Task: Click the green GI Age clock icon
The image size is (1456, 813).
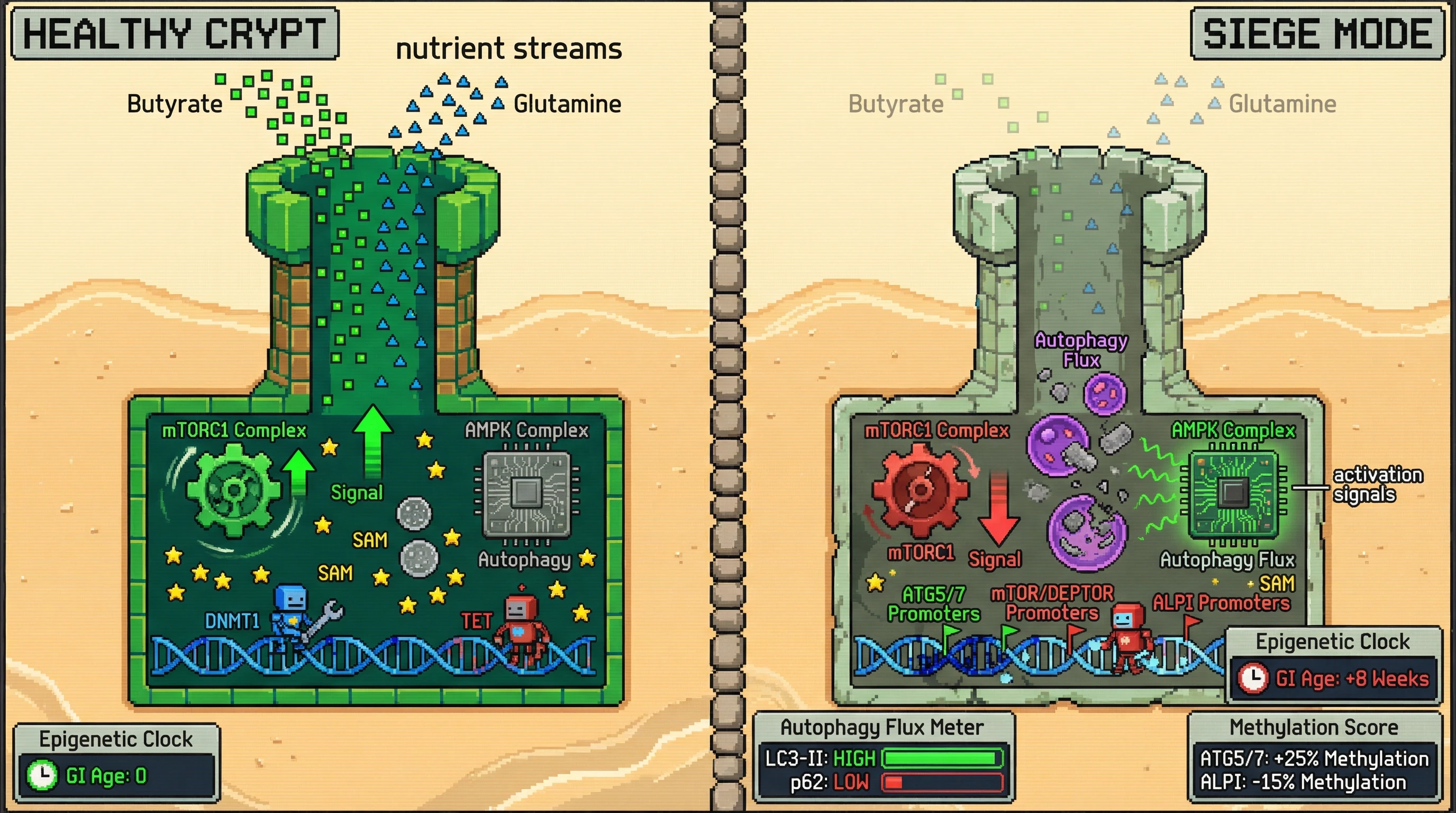Action: click(x=42, y=775)
